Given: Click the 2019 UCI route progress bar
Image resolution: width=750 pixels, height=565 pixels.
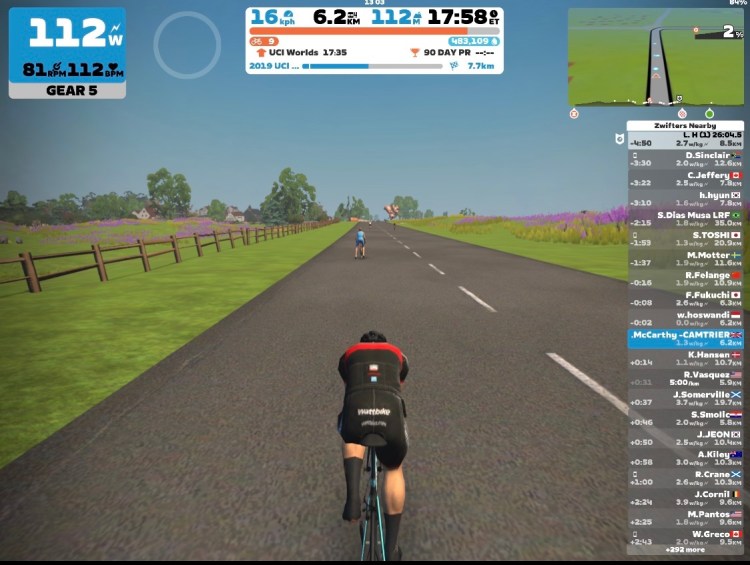Looking at the screenshot, I should point(372,66).
